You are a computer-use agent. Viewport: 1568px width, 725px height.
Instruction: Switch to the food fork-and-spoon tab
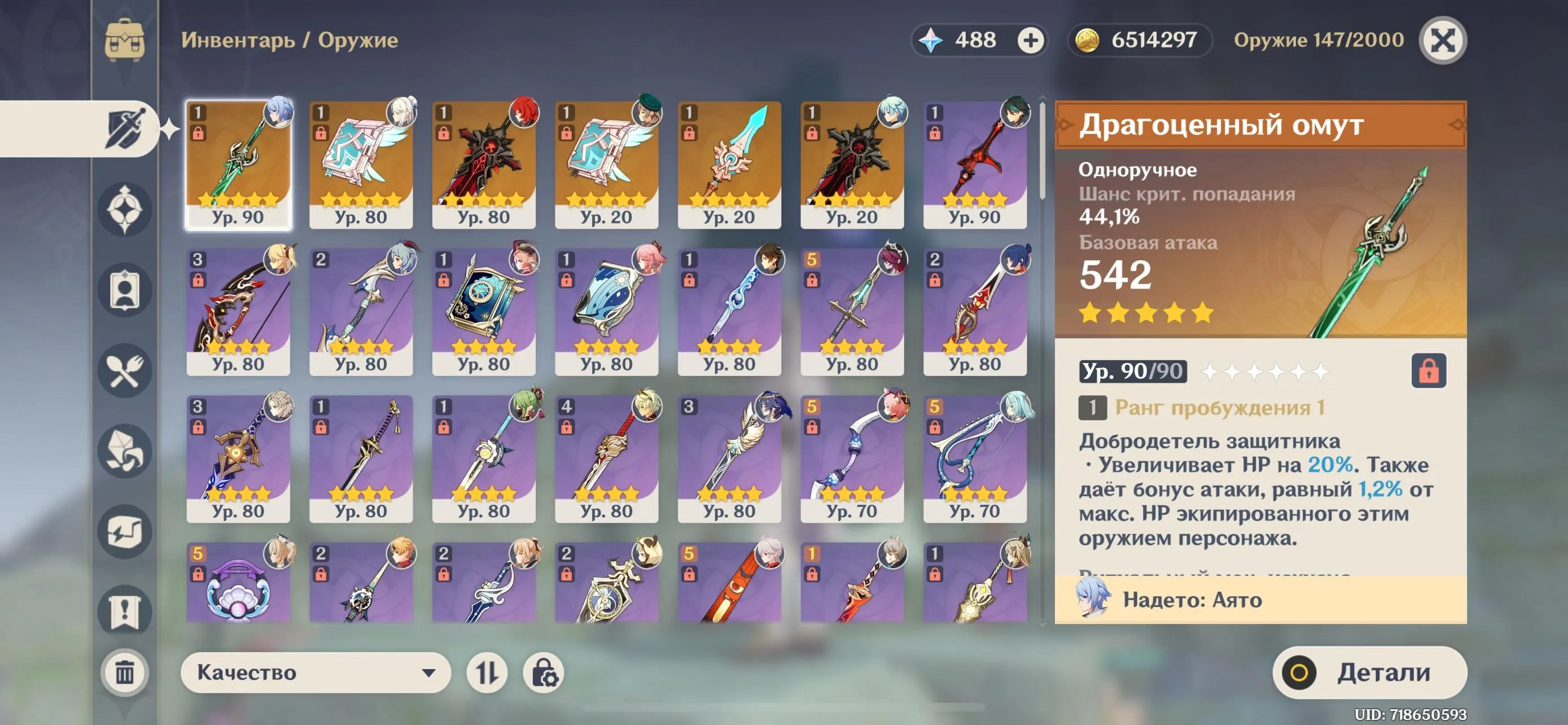click(125, 371)
